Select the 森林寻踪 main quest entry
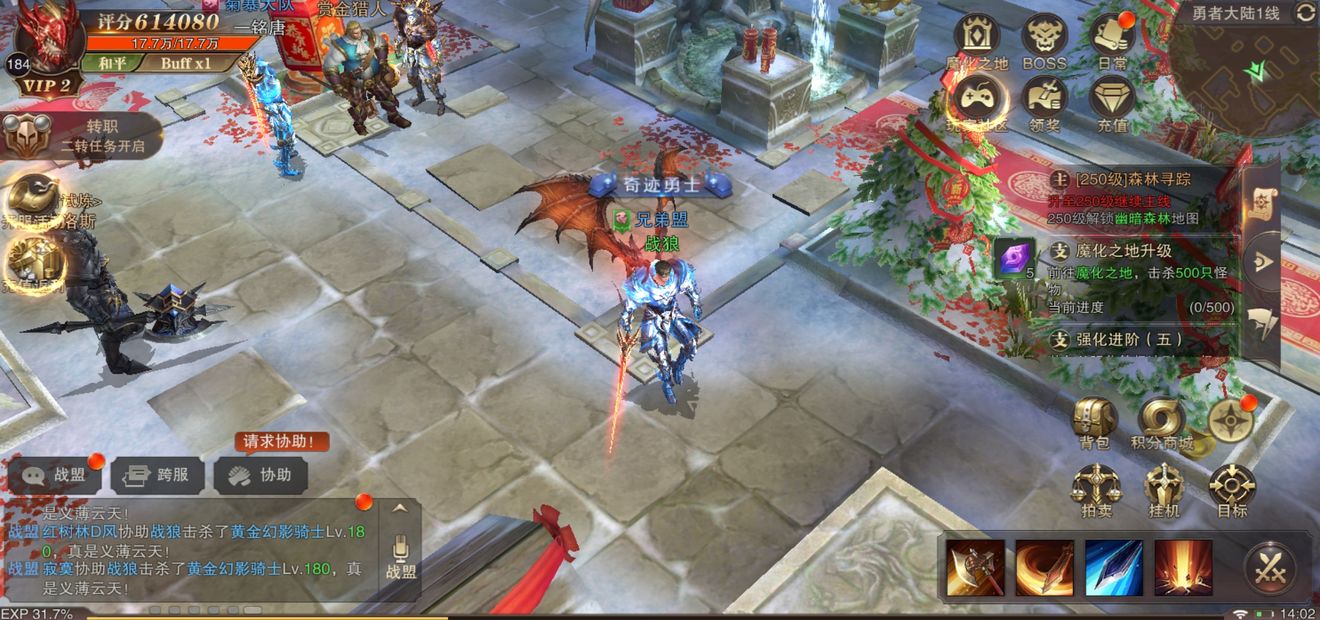Screen dimensions: 1320x620 pyautogui.click(x=1140, y=198)
